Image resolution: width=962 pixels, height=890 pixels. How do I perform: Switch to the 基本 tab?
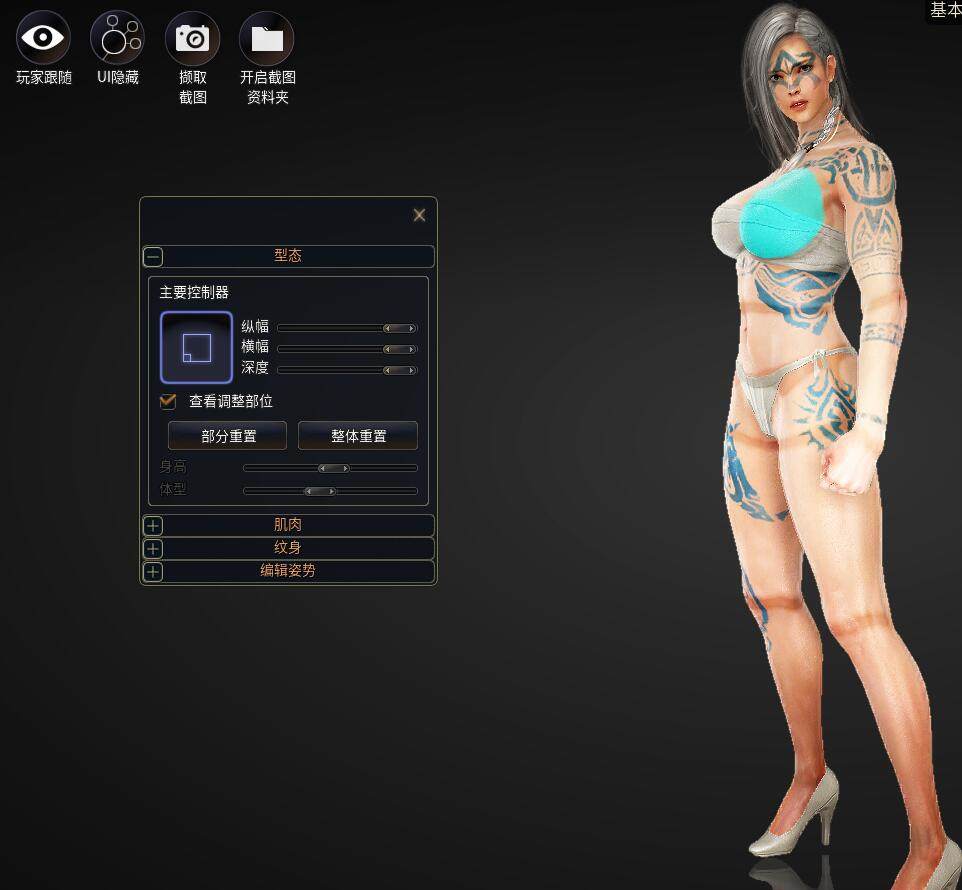(945, 10)
